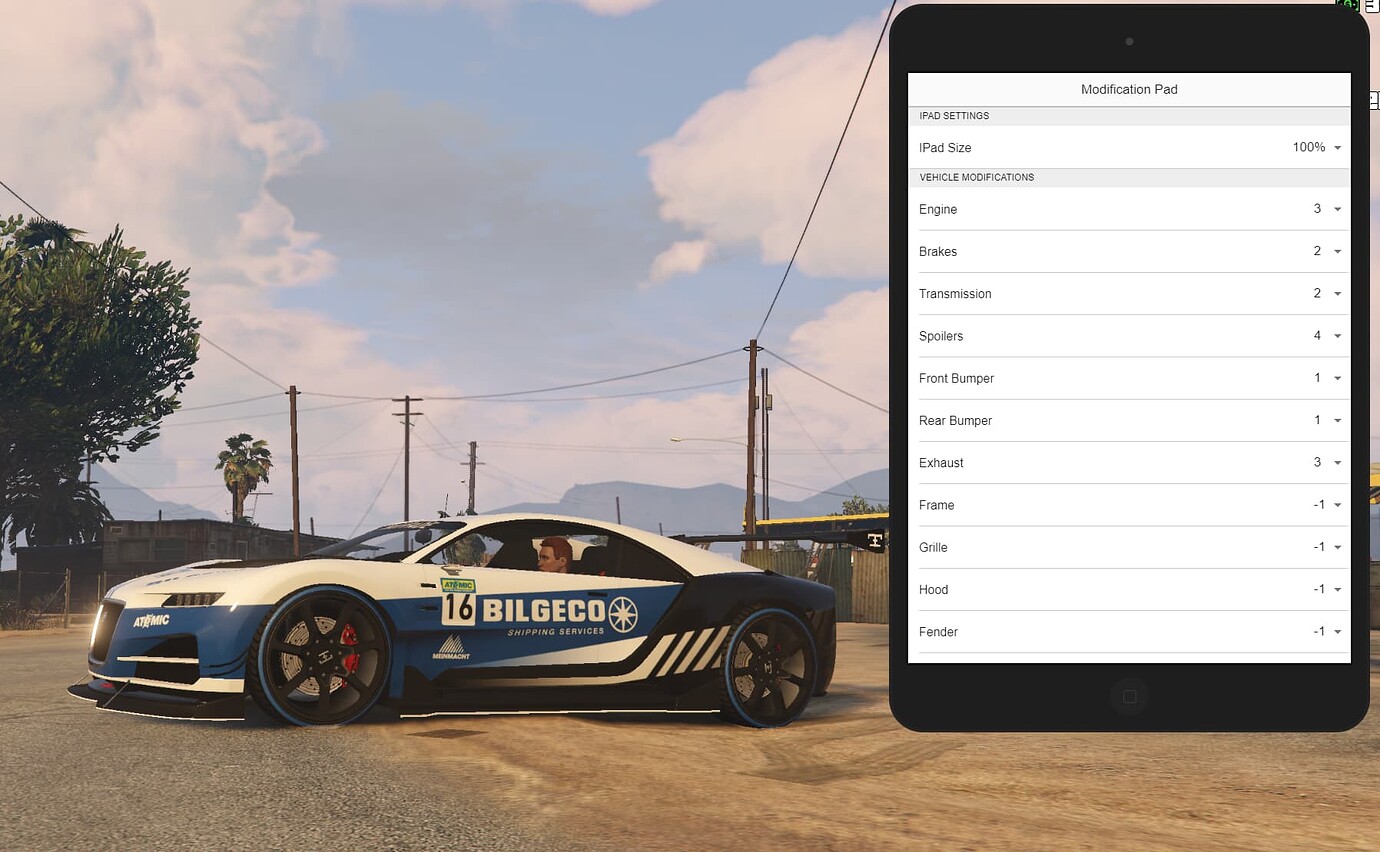
Task: Click the current Spoilers value of 4
Action: click(x=1317, y=336)
